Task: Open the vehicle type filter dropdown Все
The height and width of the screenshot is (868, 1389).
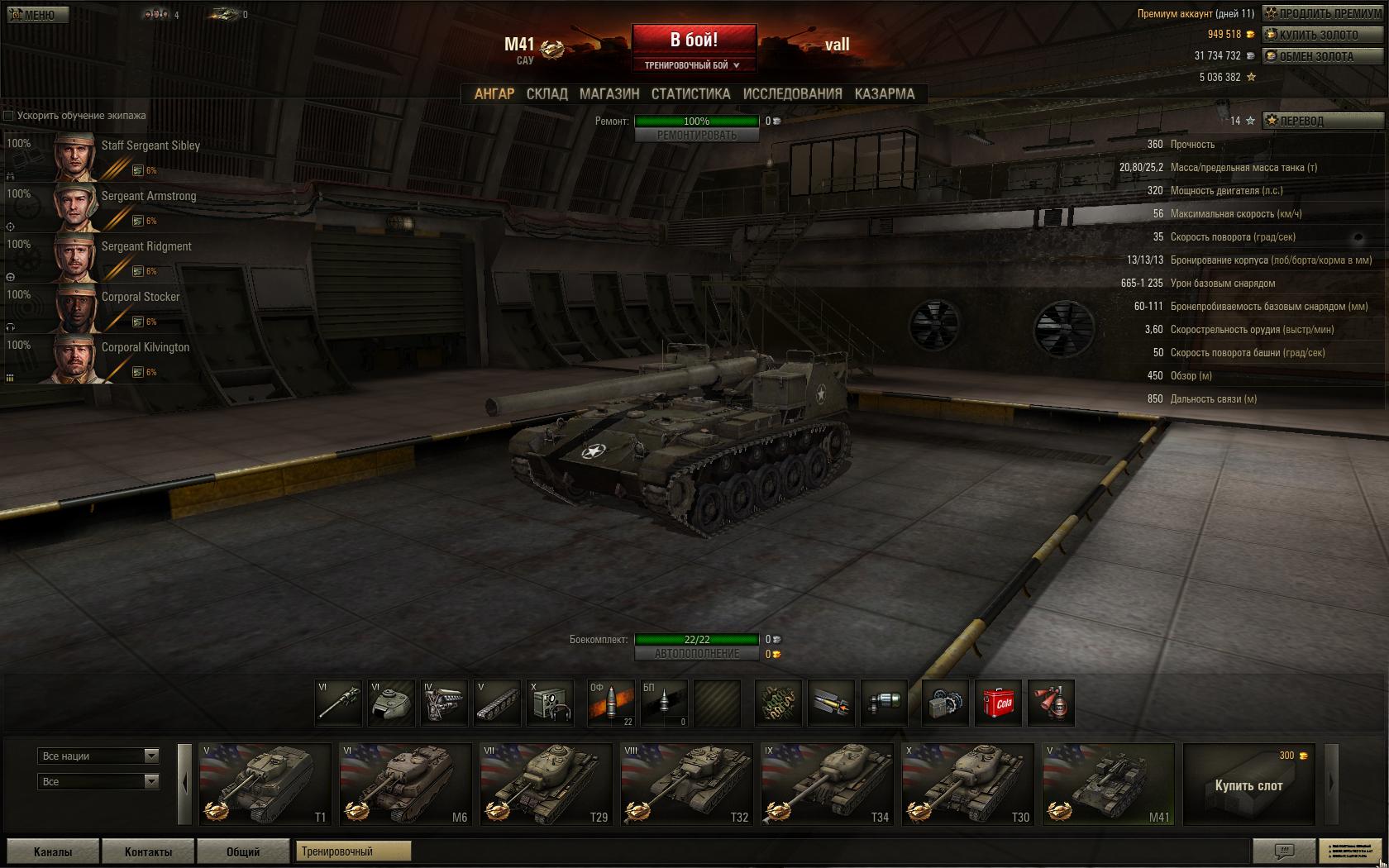Action: point(98,780)
